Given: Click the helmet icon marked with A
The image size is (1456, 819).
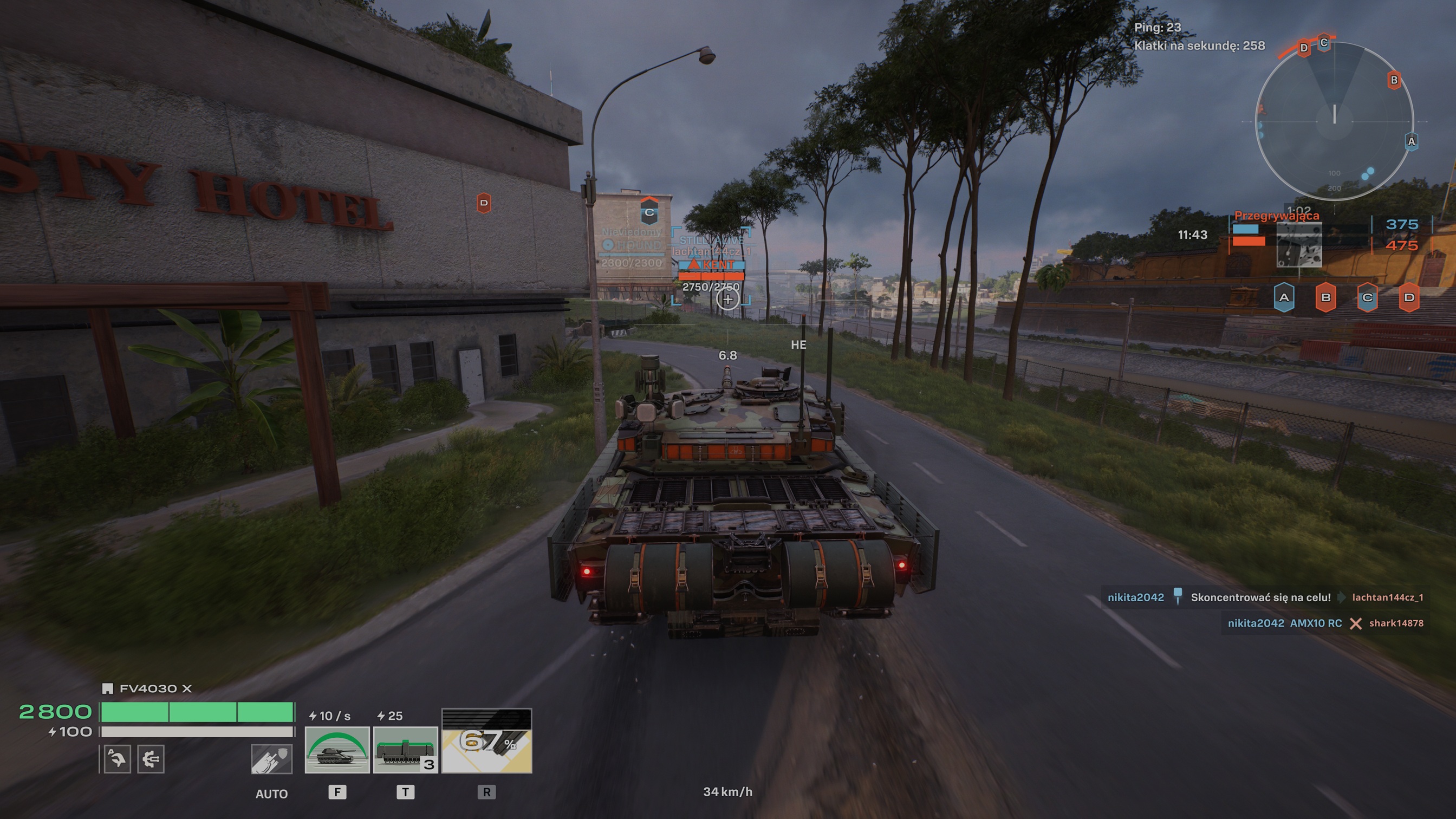Looking at the screenshot, I should click(117, 758).
